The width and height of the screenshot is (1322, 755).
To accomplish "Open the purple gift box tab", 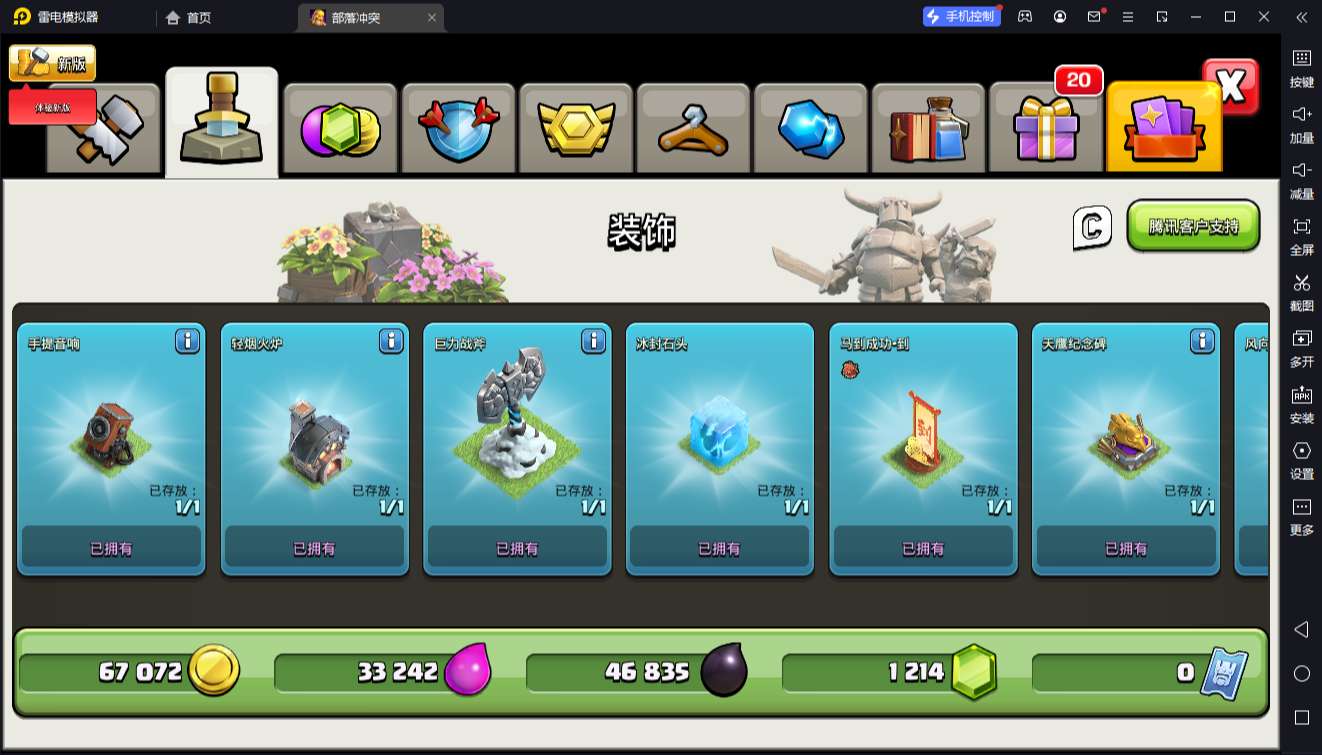I will [x=1045, y=129].
